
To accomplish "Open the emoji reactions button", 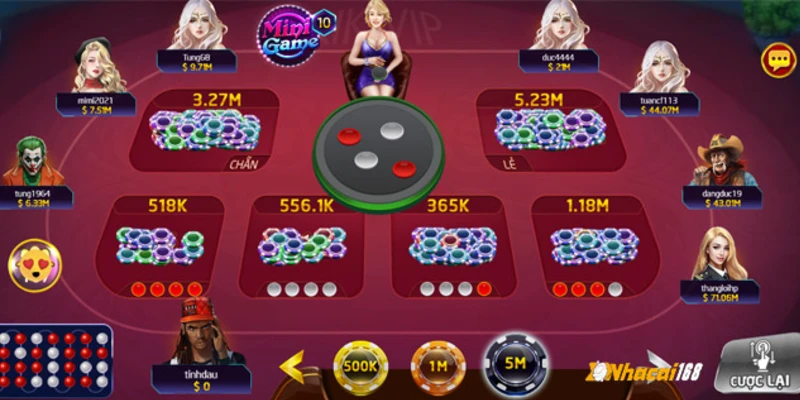I will [x=34, y=264].
